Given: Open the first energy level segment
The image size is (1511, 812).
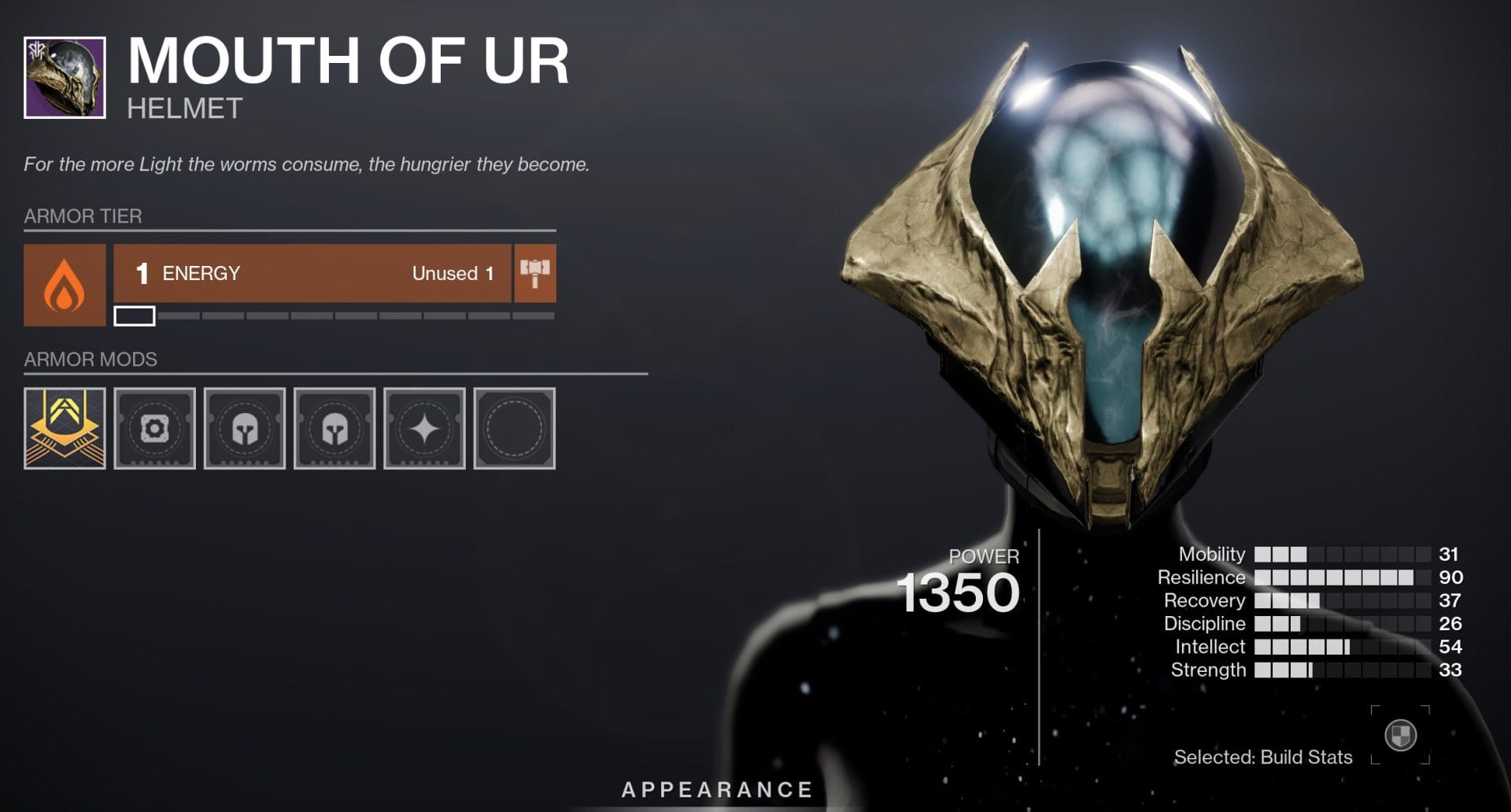Looking at the screenshot, I should click(135, 315).
